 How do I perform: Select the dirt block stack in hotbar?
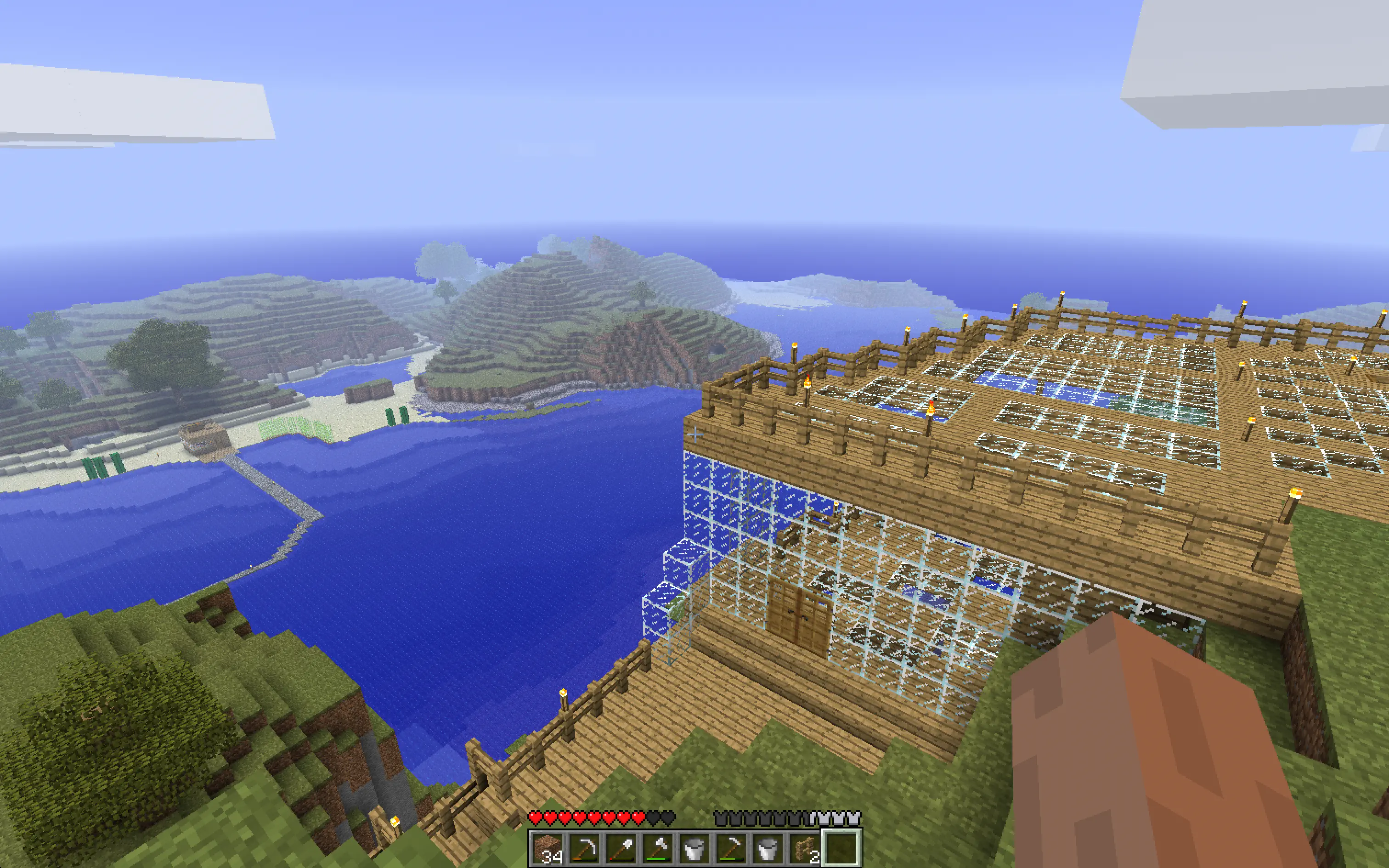click(x=548, y=850)
